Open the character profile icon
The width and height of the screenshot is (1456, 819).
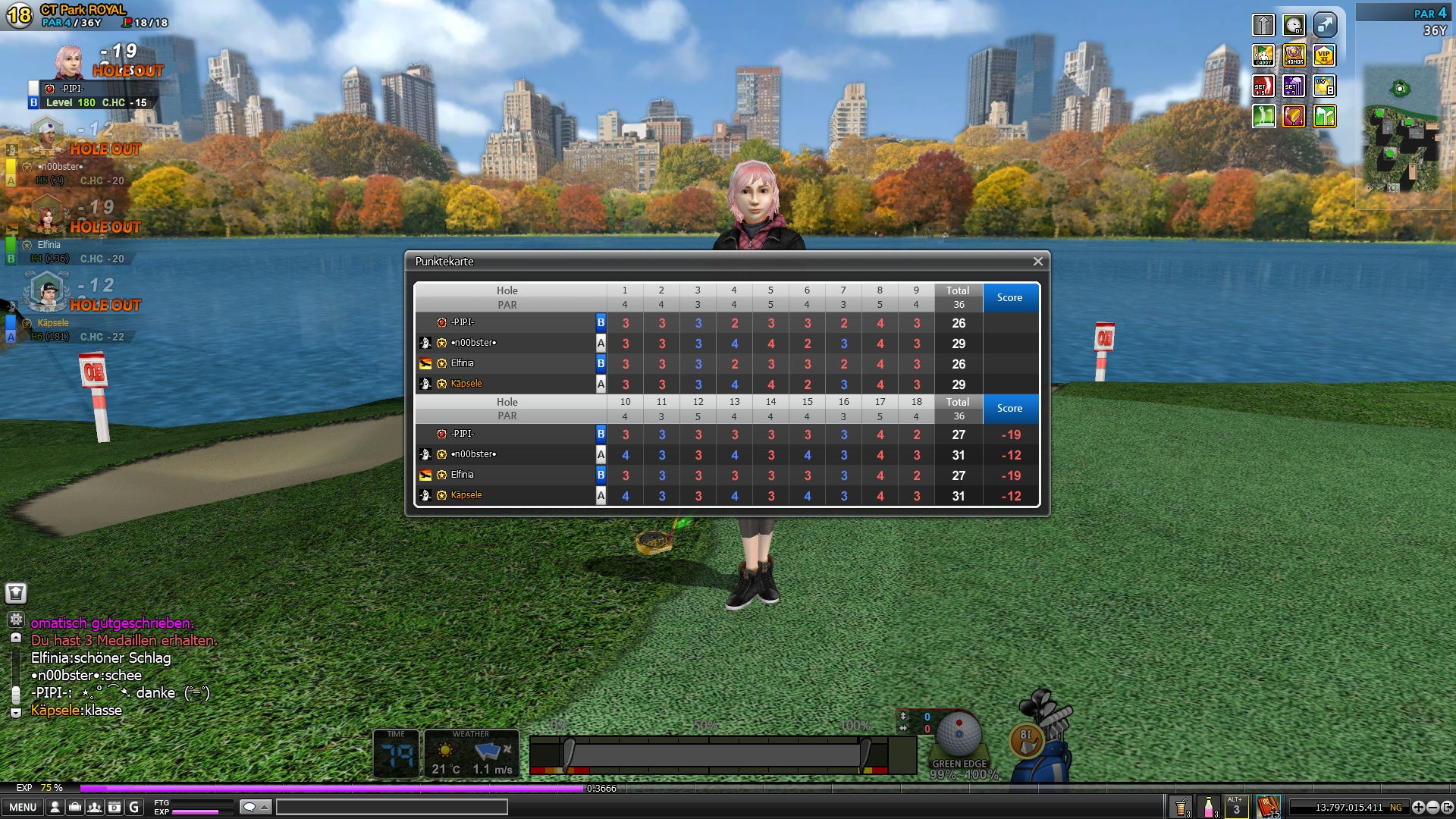pyautogui.click(x=55, y=807)
